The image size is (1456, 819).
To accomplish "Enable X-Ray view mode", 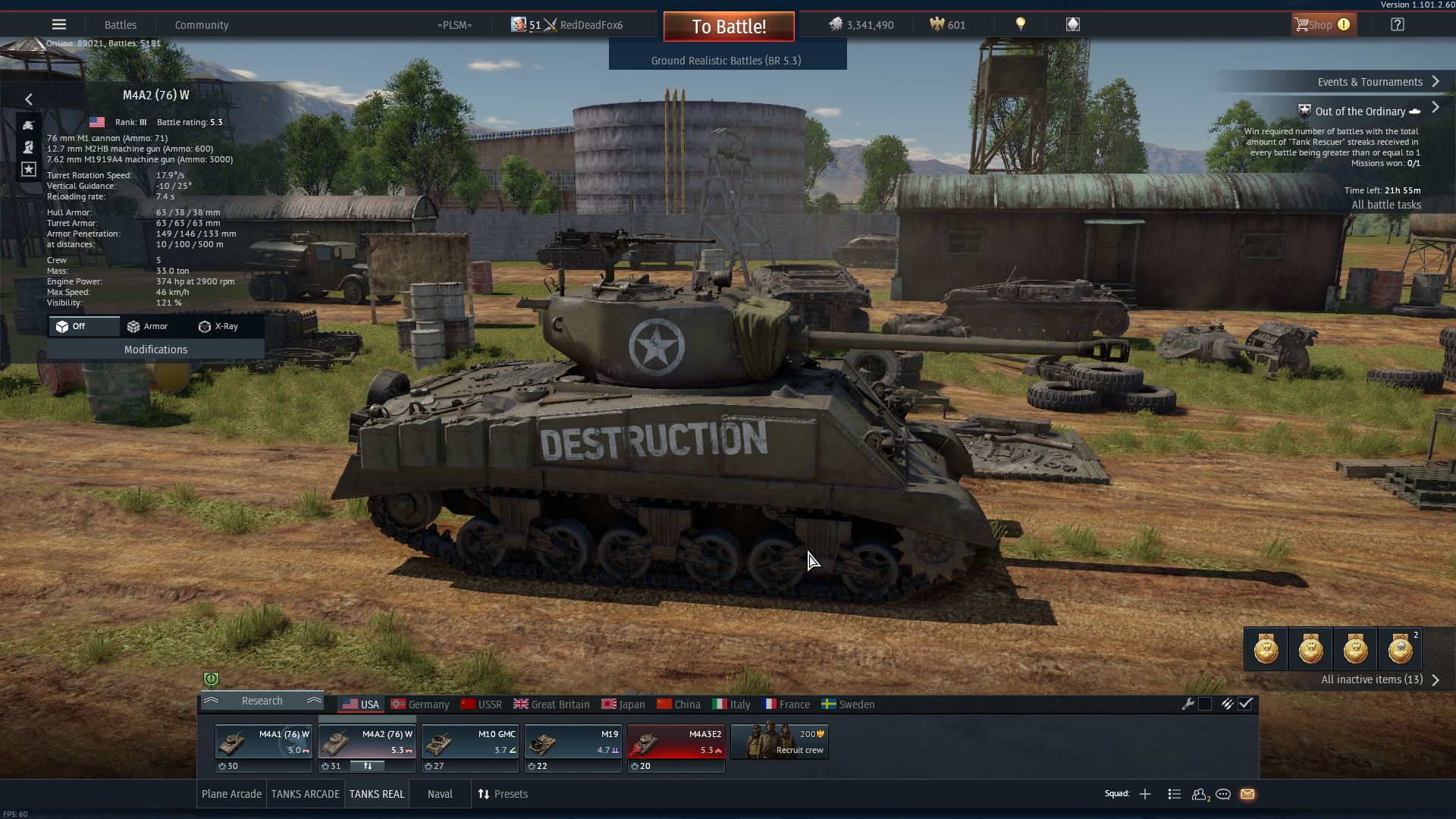I will pyautogui.click(x=218, y=326).
